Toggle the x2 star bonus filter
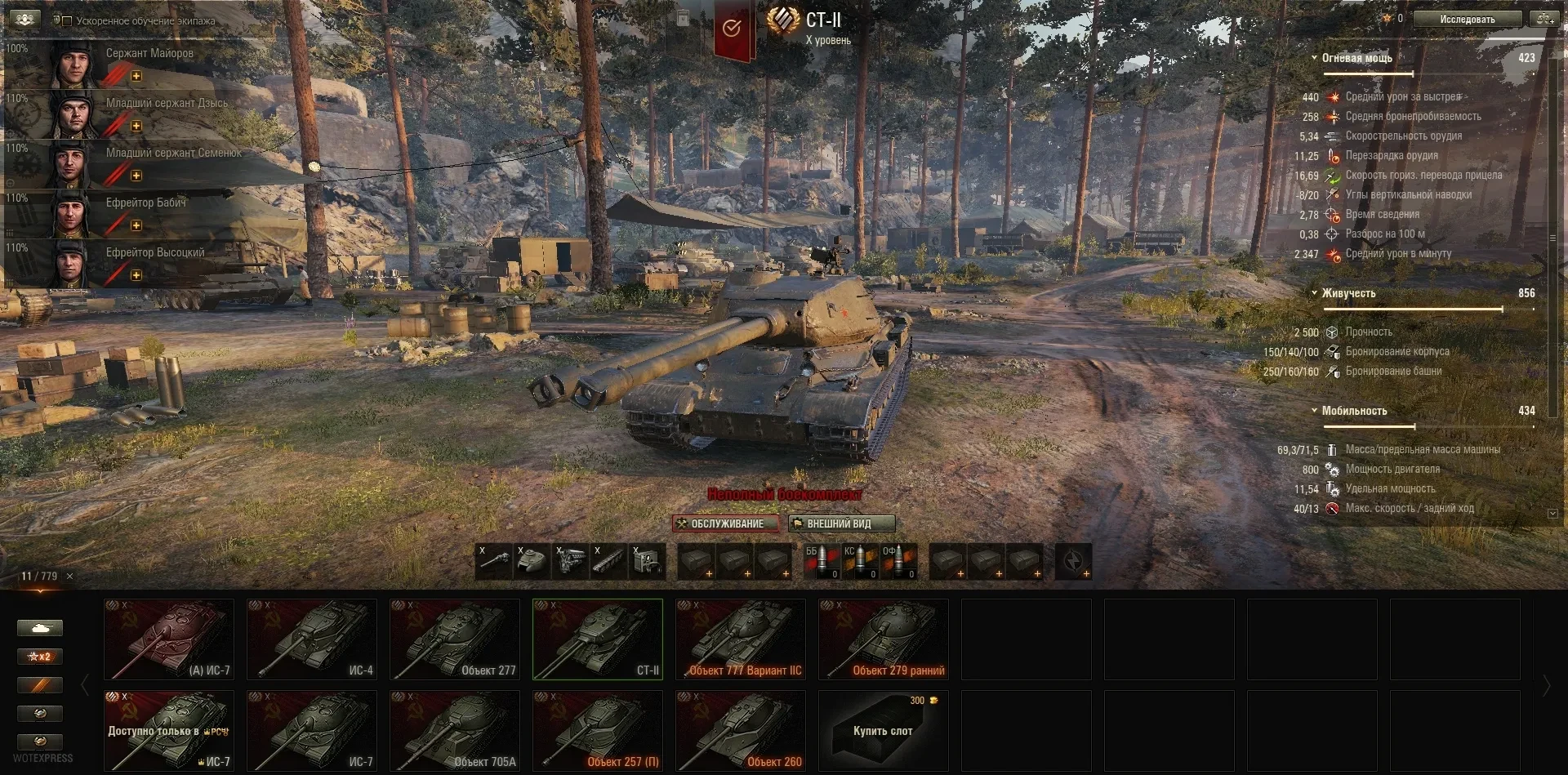 click(39, 657)
